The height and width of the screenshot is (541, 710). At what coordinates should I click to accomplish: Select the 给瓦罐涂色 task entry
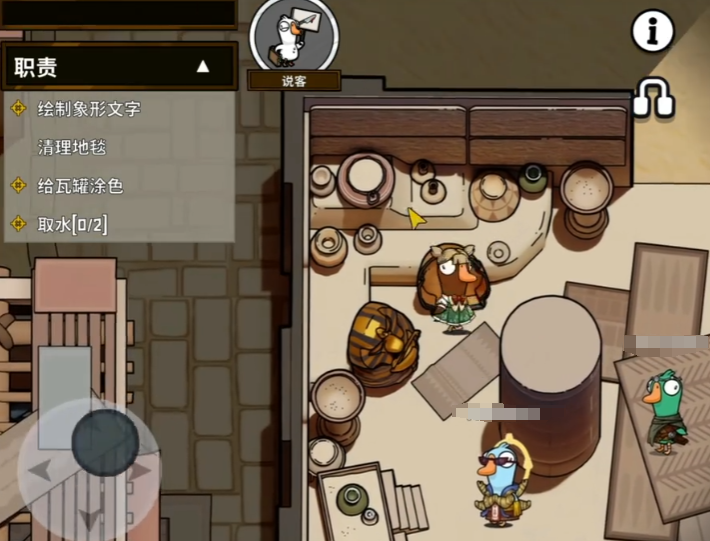pos(80,186)
